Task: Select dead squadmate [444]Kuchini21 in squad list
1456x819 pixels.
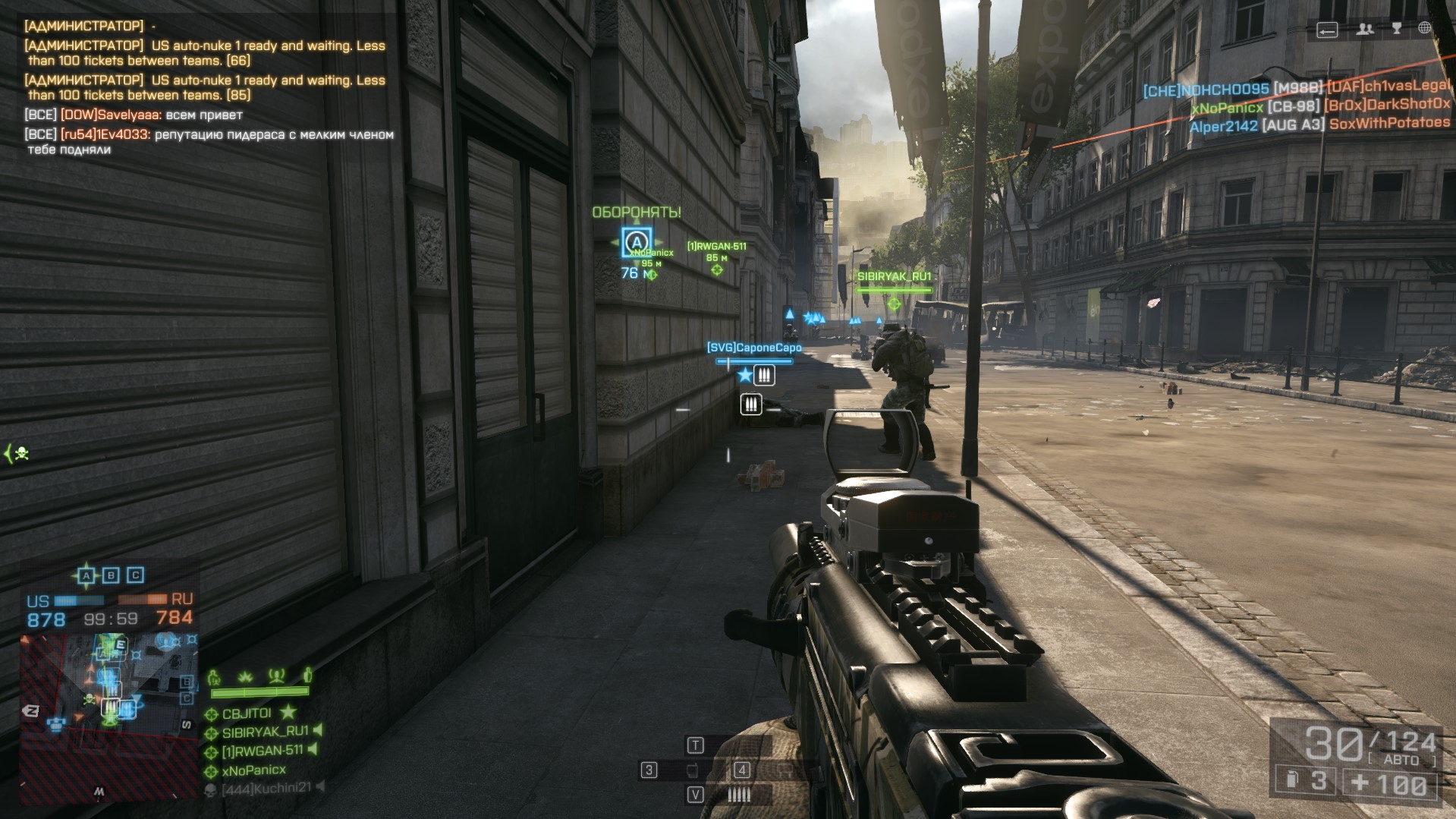Action: click(266, 789)
